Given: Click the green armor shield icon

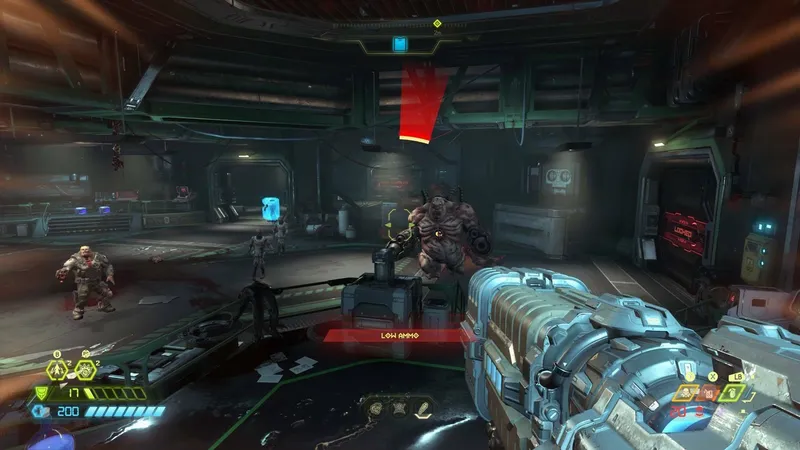Looking at the screenshot, I should tap(40, 393).
